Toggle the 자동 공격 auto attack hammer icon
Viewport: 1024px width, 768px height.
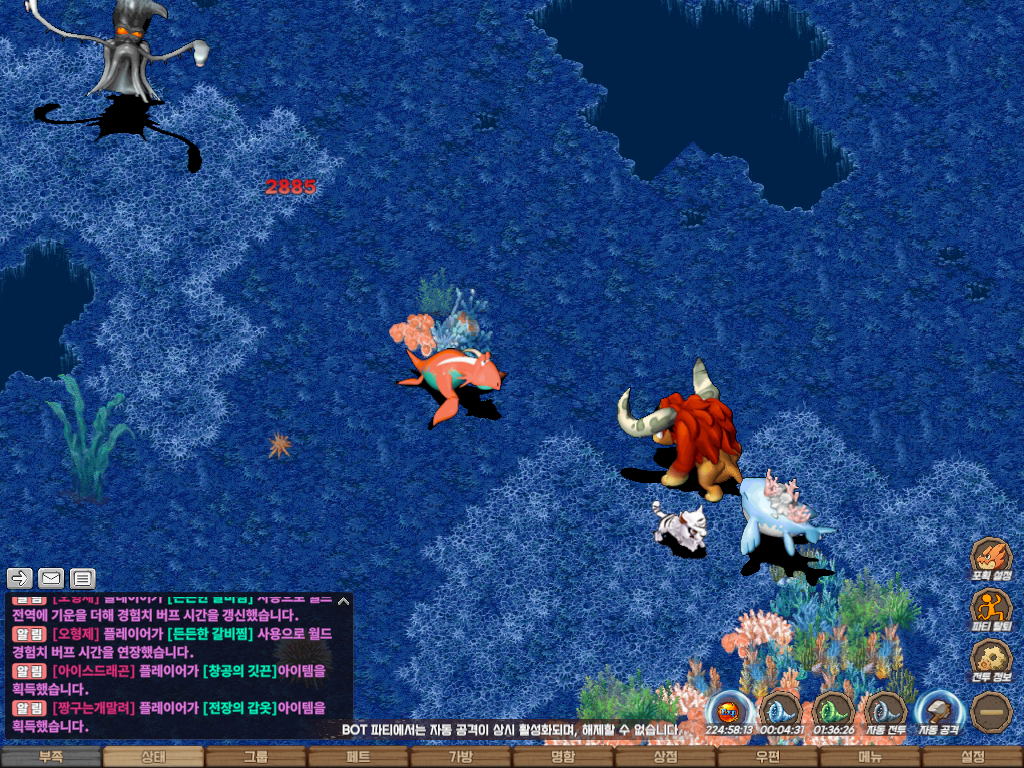939,711
